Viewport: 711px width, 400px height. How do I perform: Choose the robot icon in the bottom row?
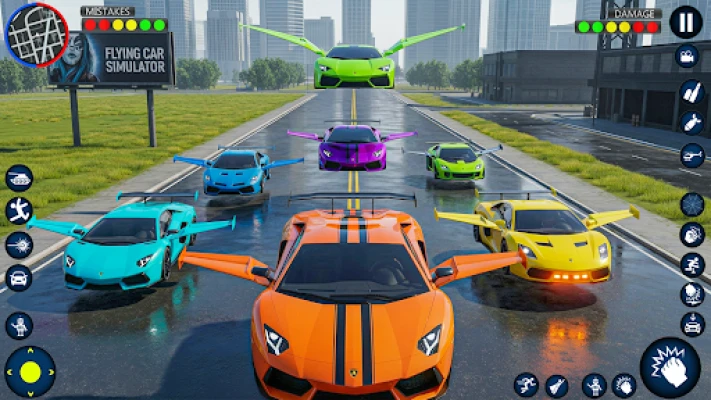pyautogui.click(x=593, y=385)
